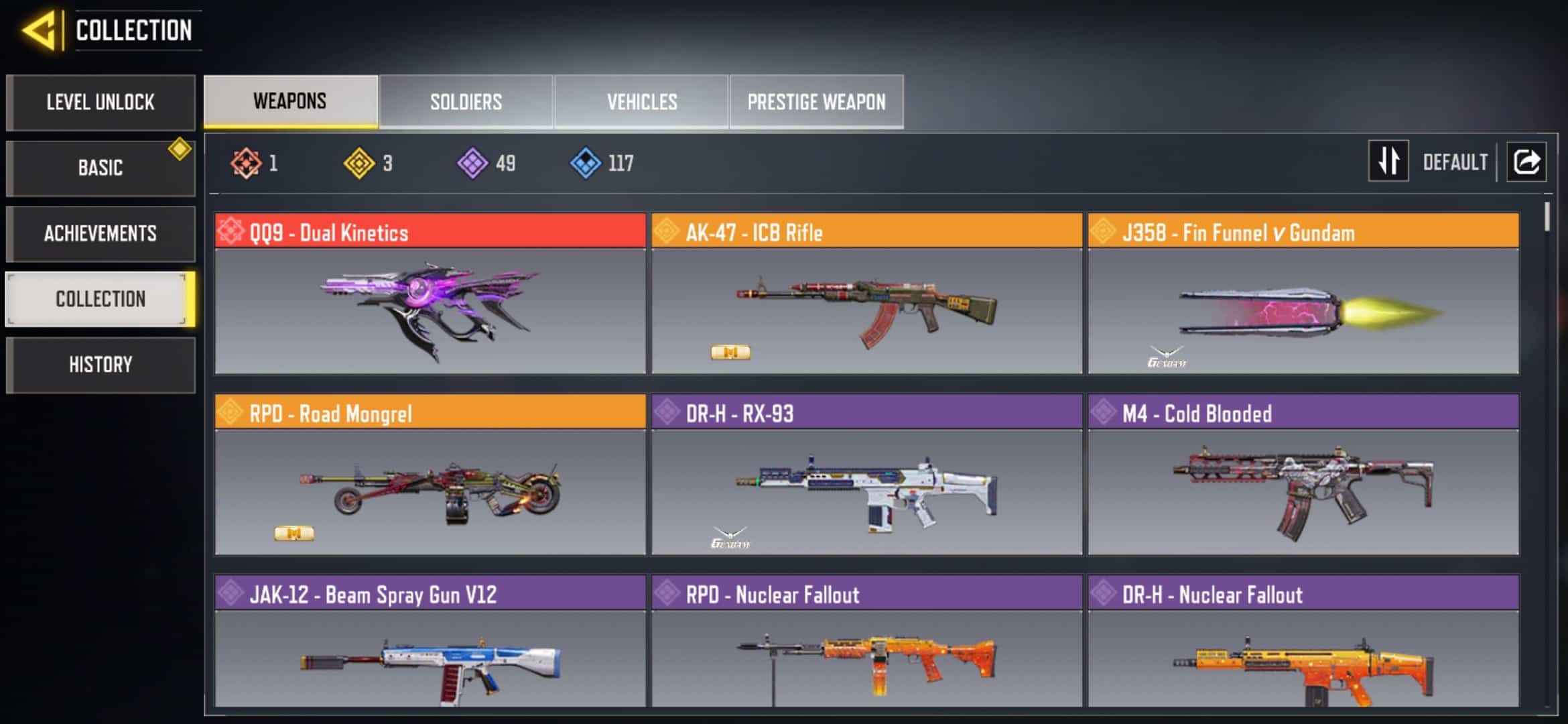
Task: Click the share icon button
Action: [x=1526, y=162]
